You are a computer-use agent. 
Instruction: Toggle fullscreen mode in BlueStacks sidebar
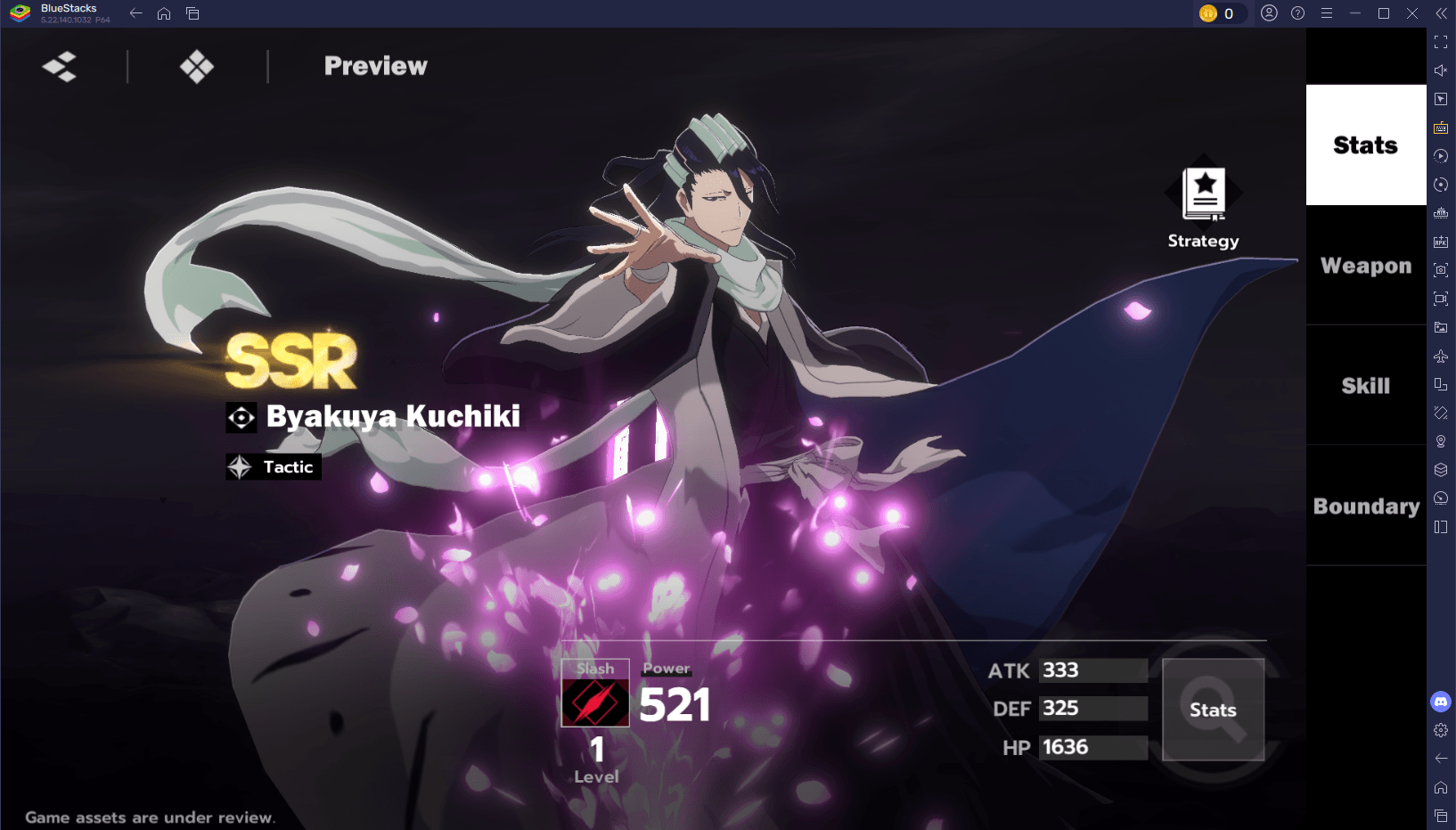1441,40
